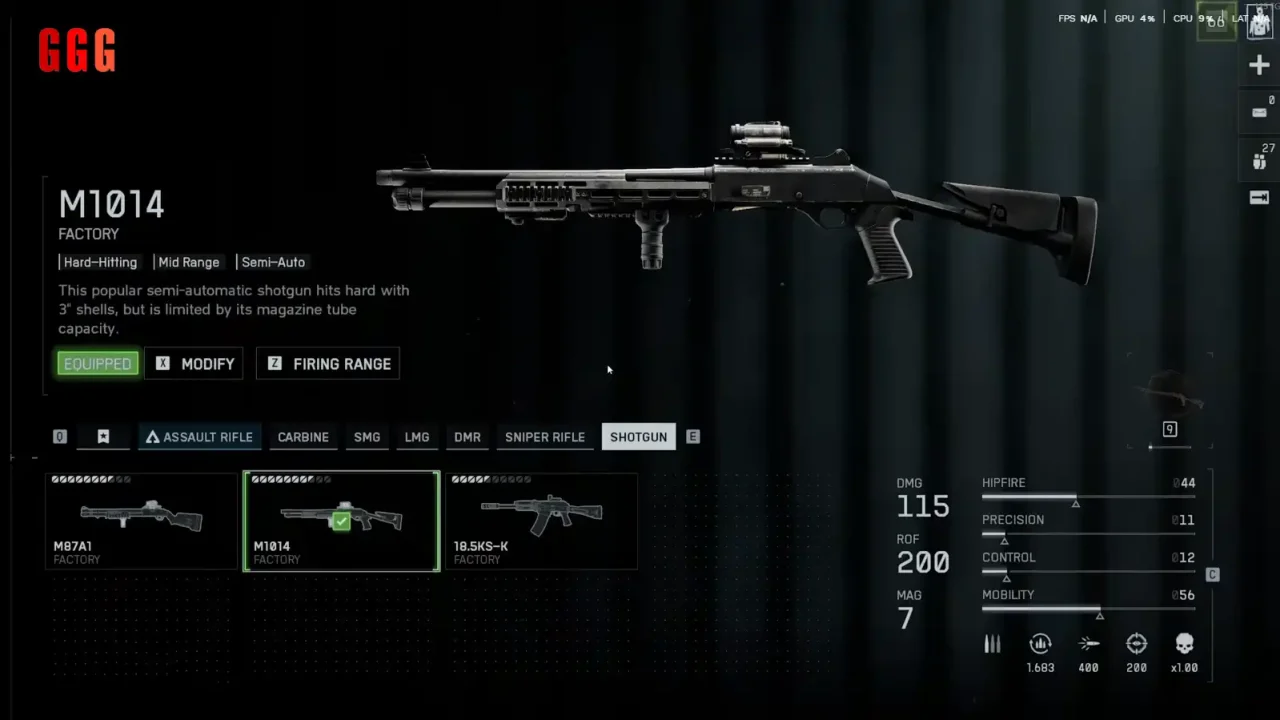Viewport: 1280px width, 720px height.
Task: Click the plus icon in the sidebar
Action: (x=1259, y=66)
